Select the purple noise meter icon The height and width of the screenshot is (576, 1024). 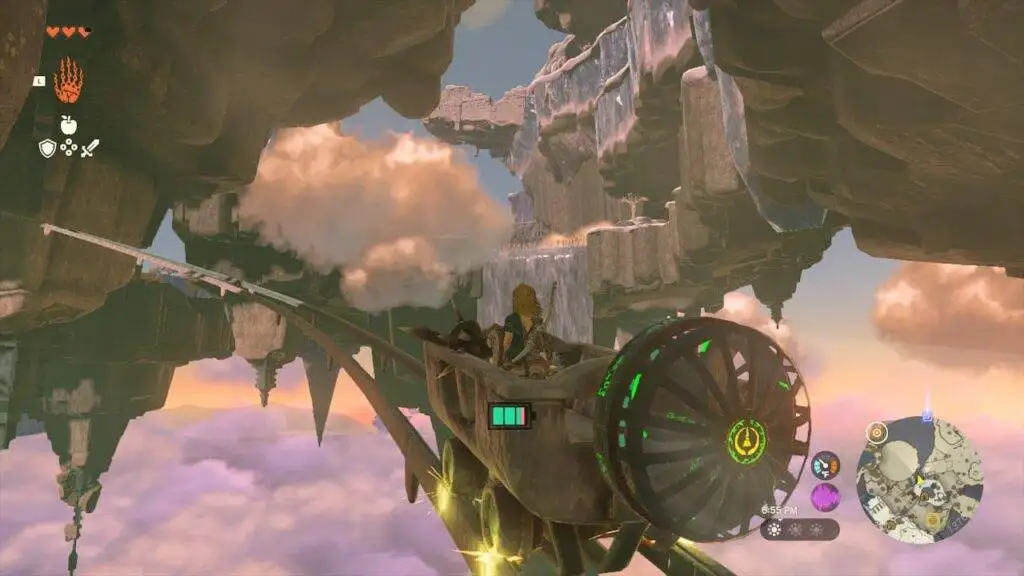pyautogui.click(x=825, y=496)
